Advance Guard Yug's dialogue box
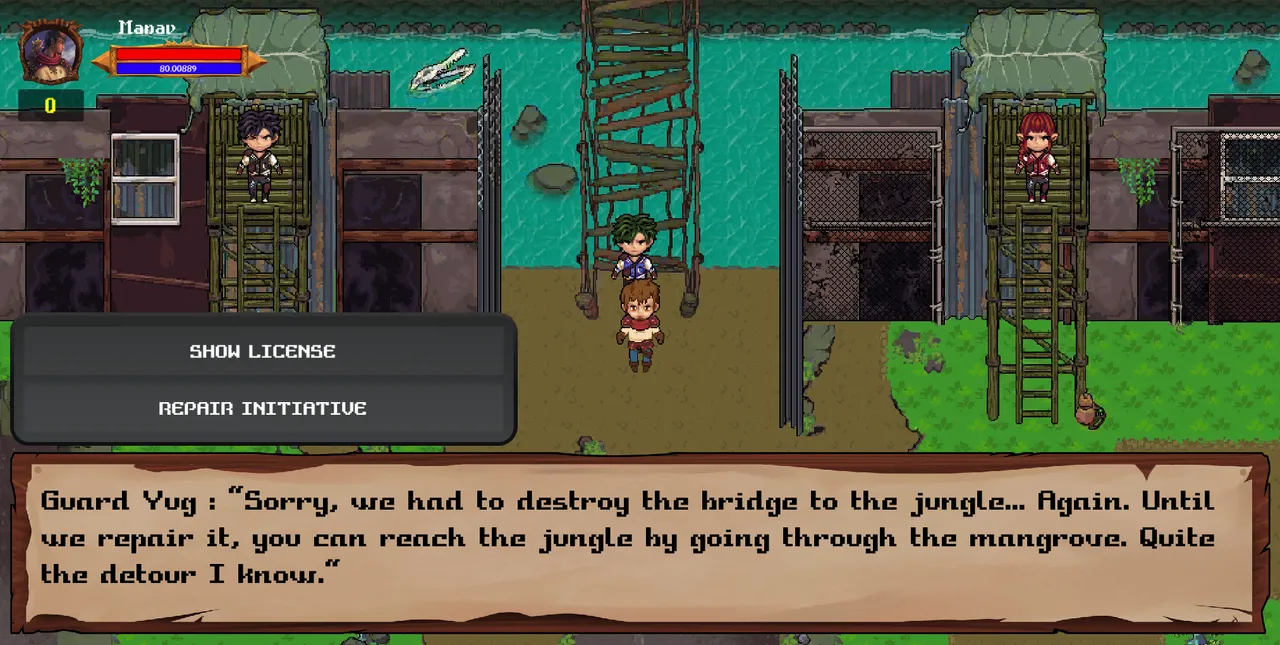The width and height of the screenshot is (1280, 645). tap(640, 540)
